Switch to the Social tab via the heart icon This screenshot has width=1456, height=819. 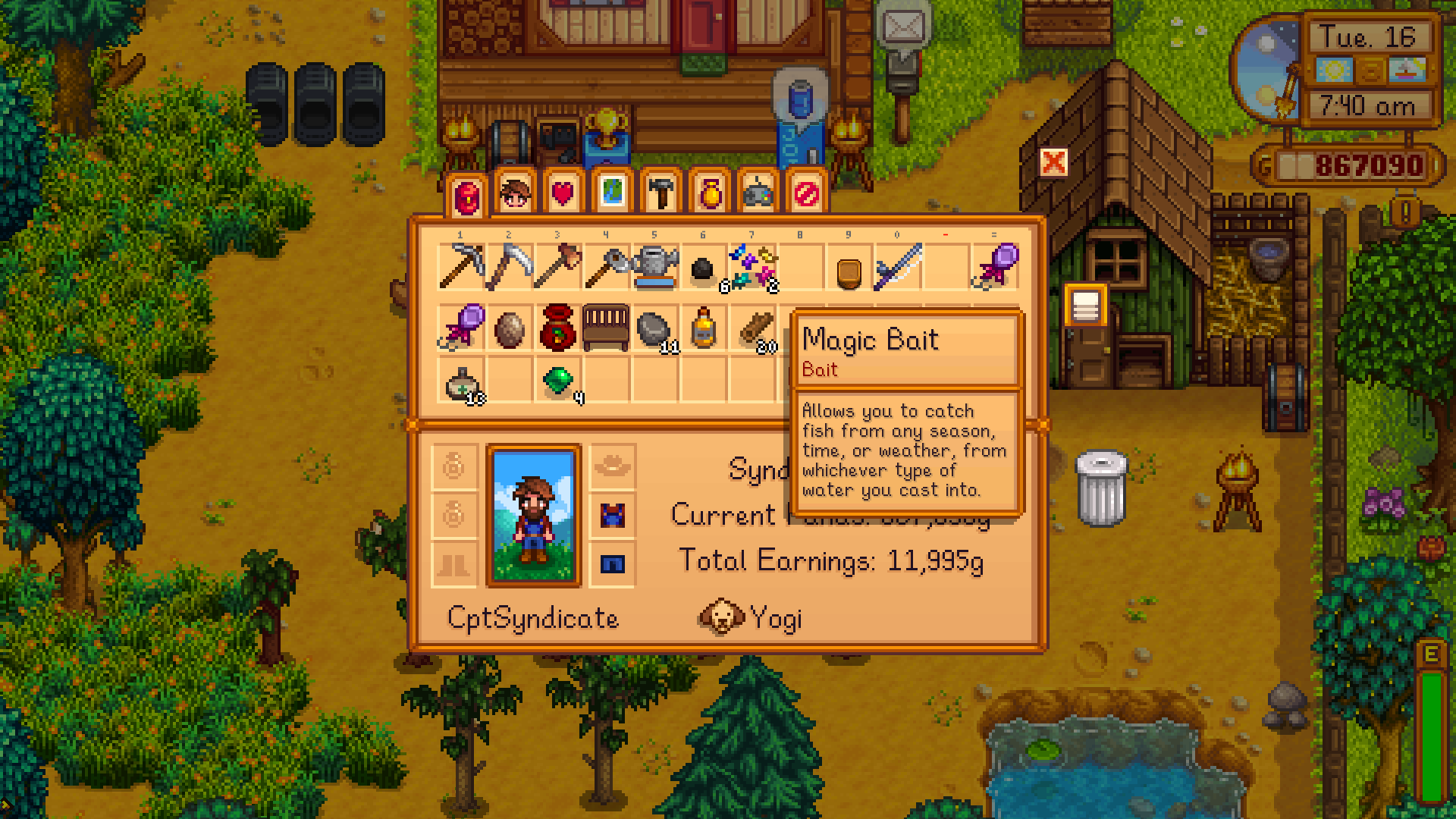[x=565, y=193]
